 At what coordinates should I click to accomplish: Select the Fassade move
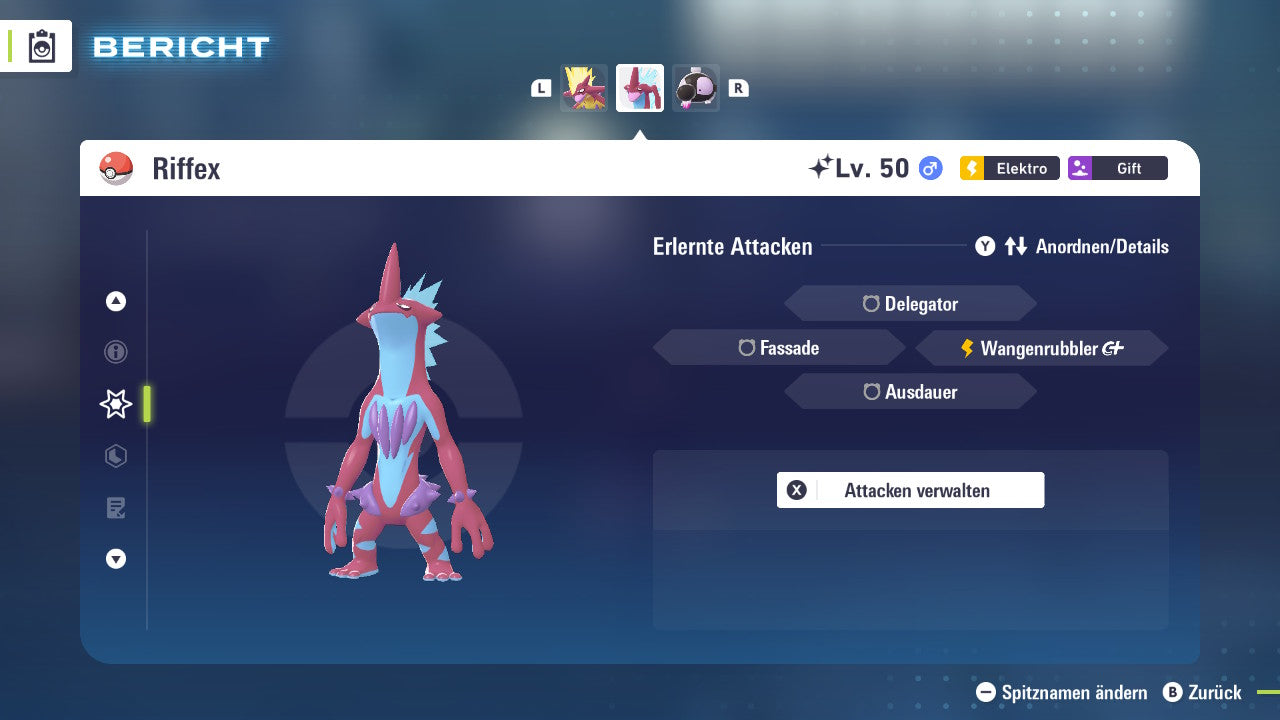click(779, 347)
